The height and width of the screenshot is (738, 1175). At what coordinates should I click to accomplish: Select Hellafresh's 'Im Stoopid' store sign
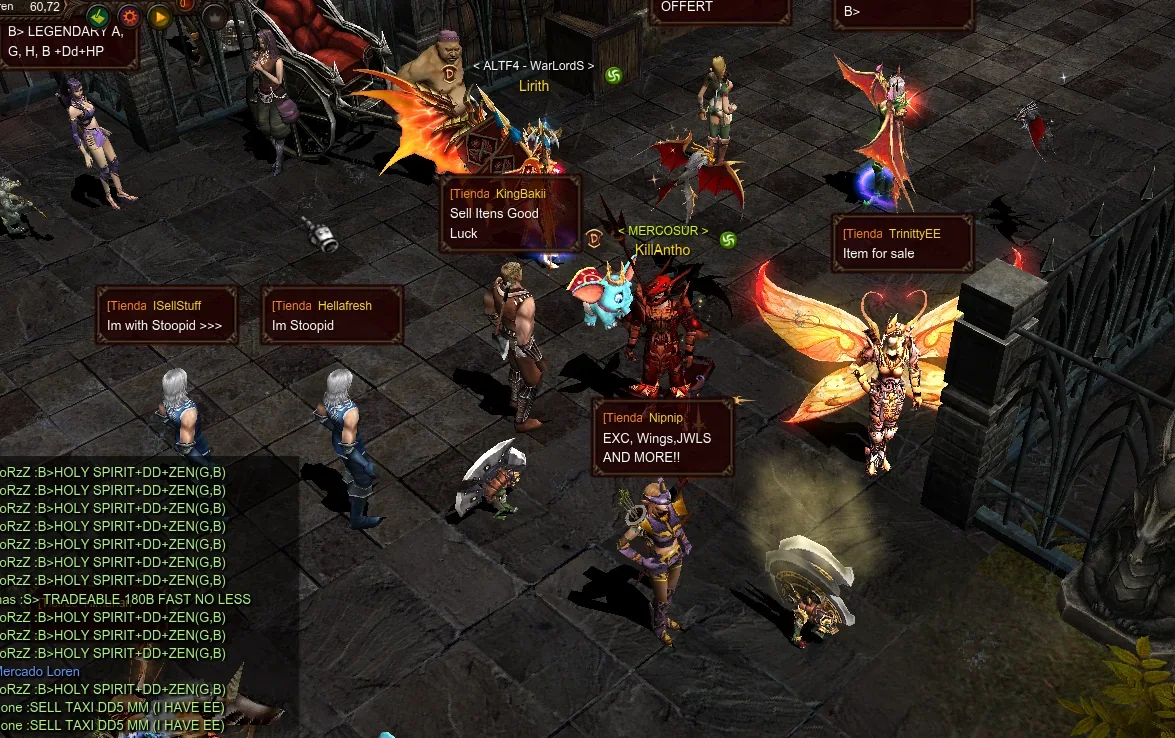point(331,315)
